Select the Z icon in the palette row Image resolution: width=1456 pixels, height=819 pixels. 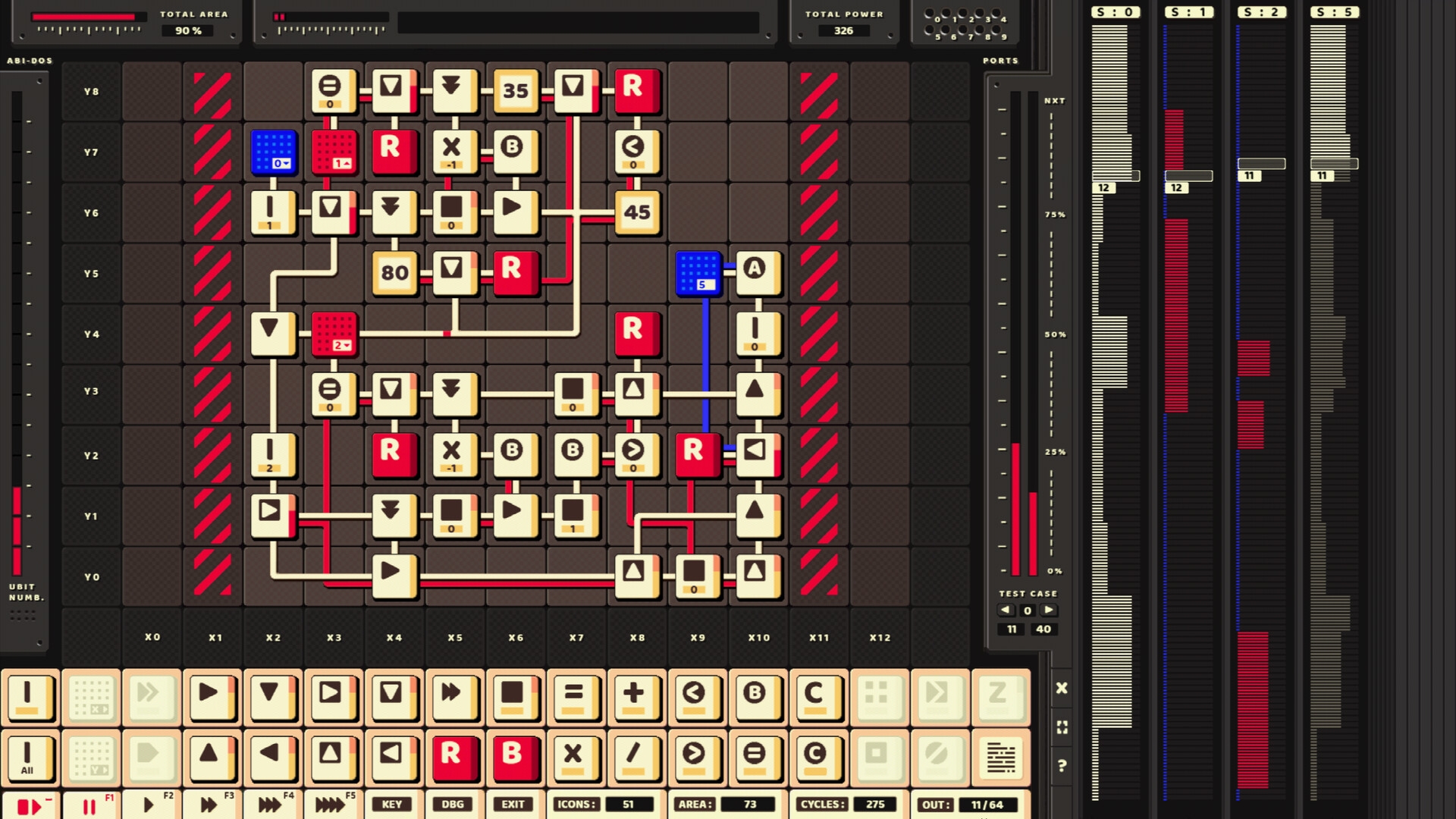(1000, 698)
